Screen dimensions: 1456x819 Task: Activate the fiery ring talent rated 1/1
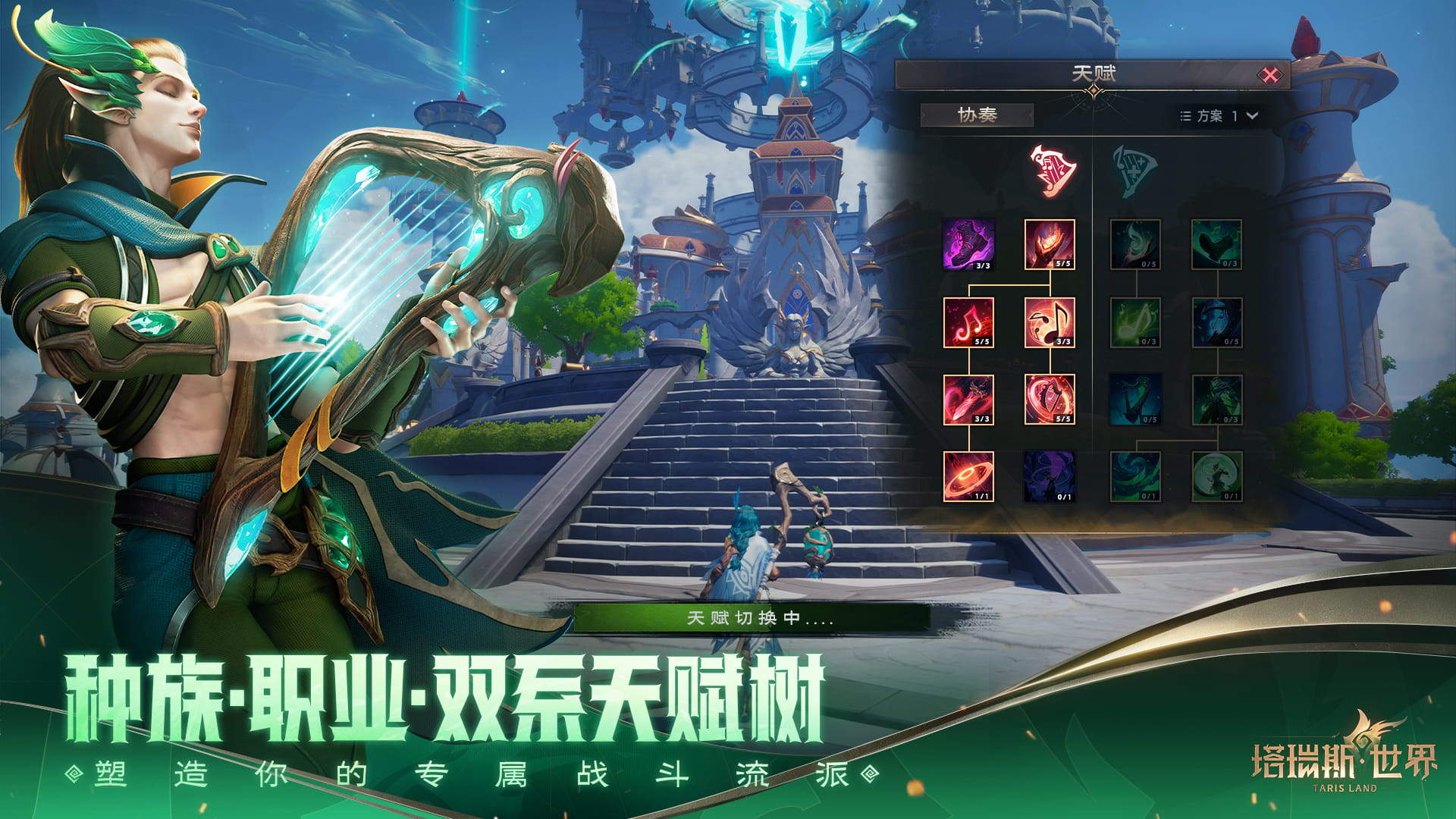(967, 476)
